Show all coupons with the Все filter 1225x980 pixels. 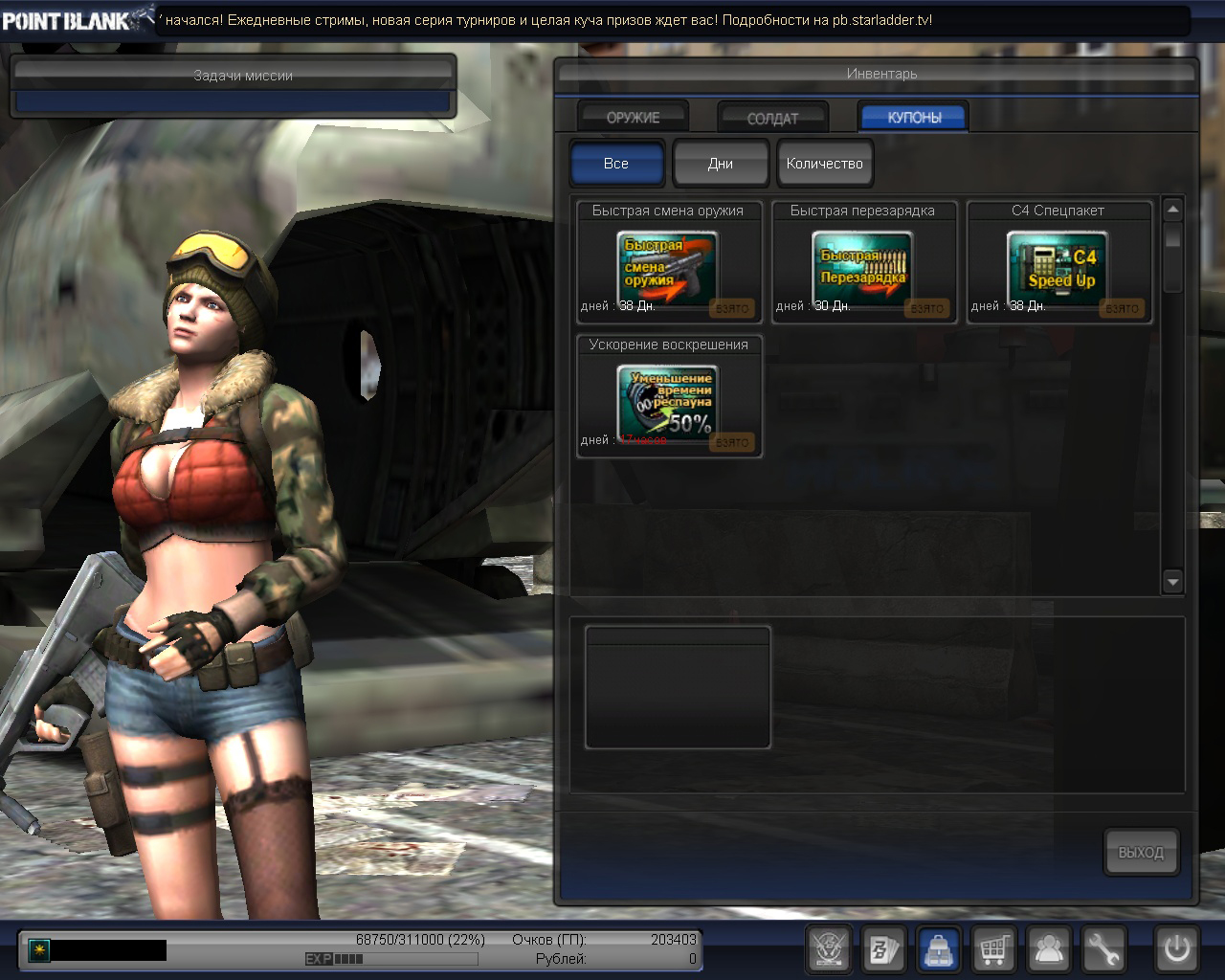coord(616,163)
